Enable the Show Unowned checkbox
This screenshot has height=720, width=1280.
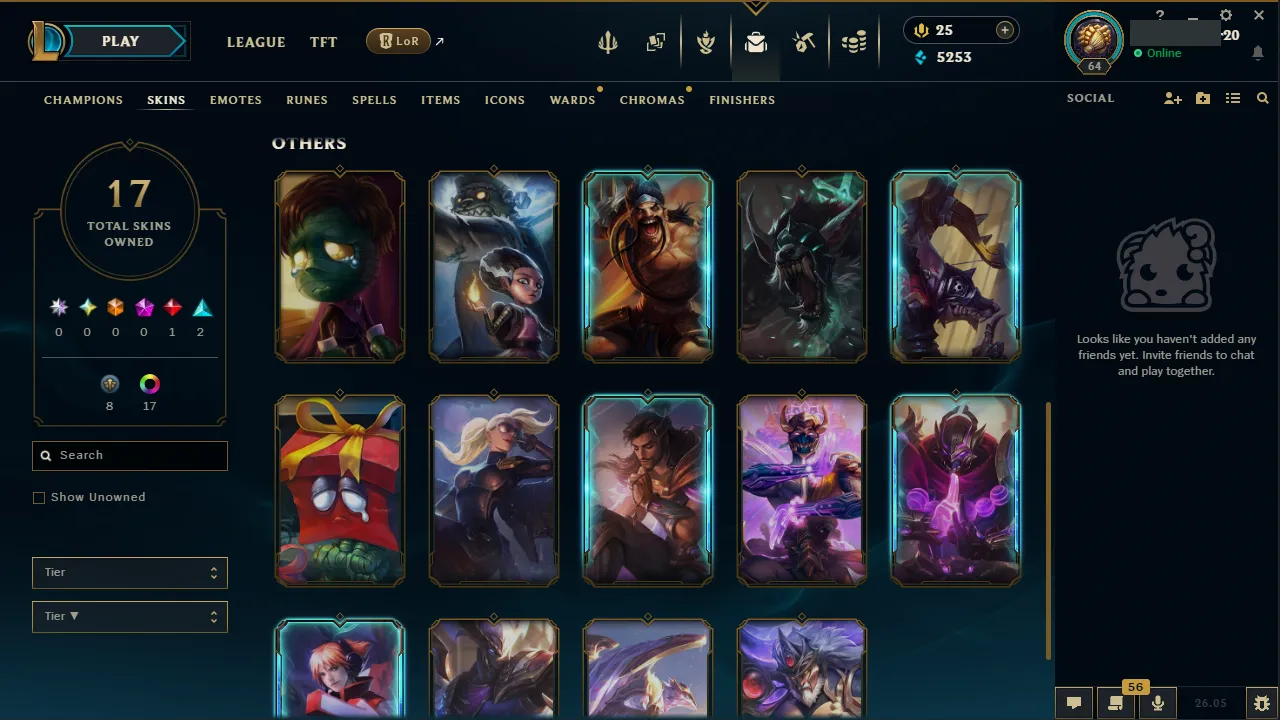pyautogui.click(x=38, y=497)
